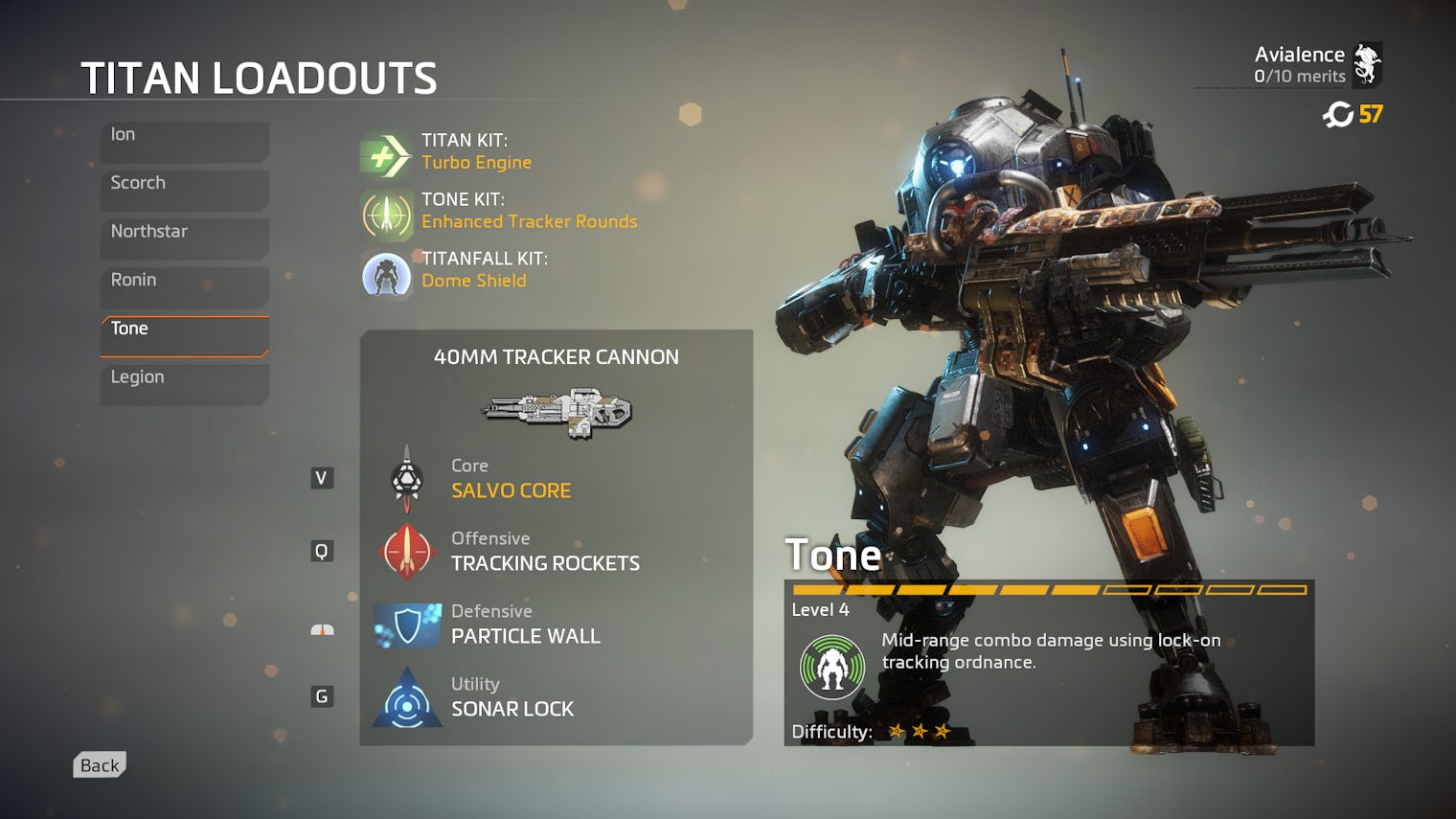Open the Avialence player profile callsign
Viewport: 1456px width, 819px height.
[1316, 64]
